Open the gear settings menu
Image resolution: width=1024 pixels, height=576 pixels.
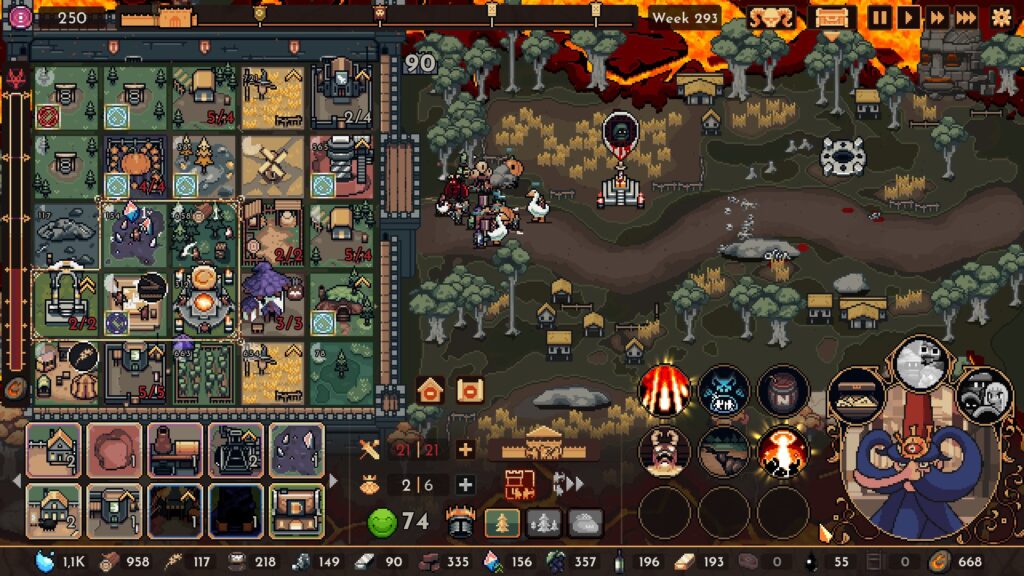tap(1000, 17)
